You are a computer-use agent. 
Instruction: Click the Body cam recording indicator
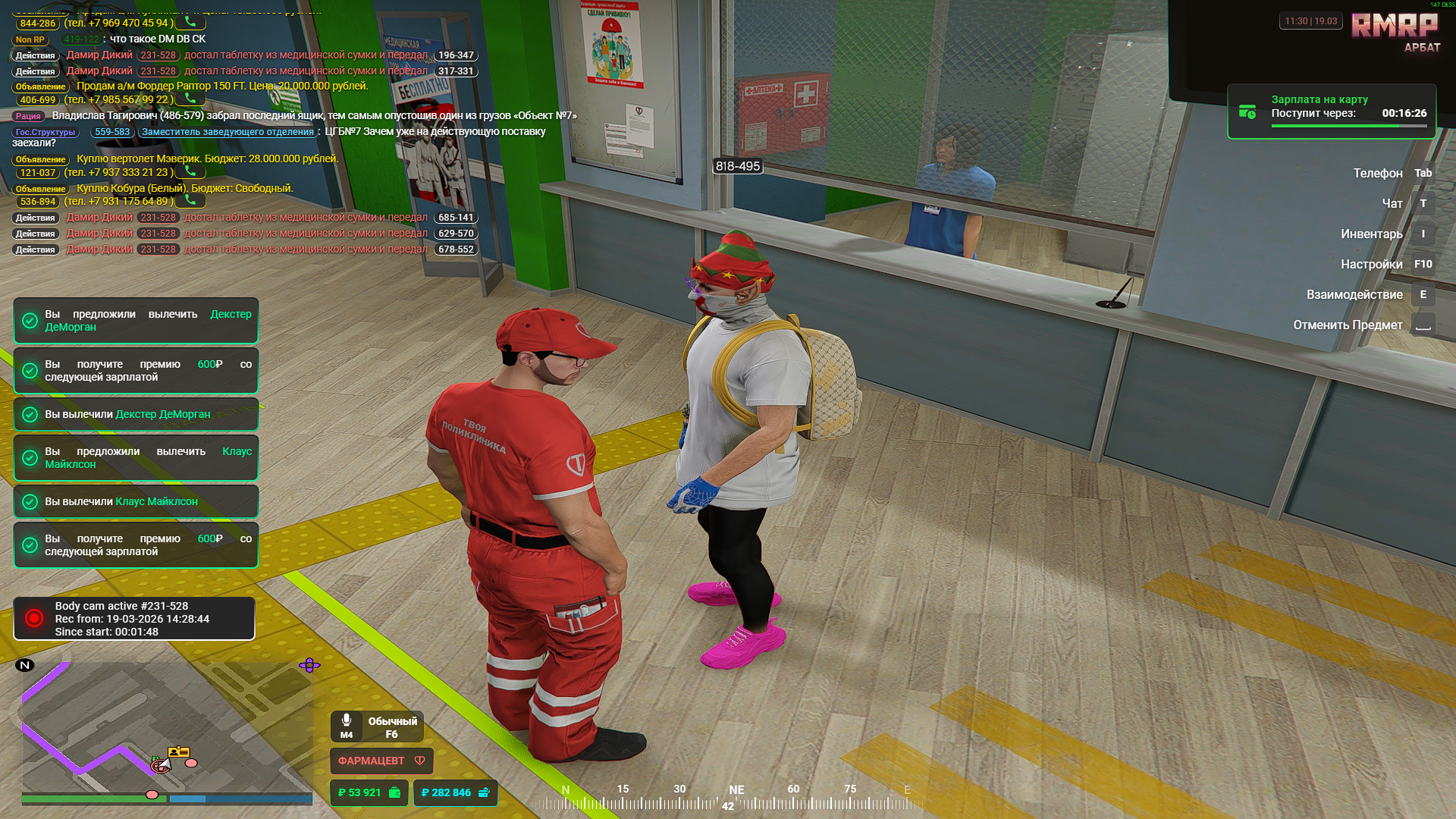point(134,619)
